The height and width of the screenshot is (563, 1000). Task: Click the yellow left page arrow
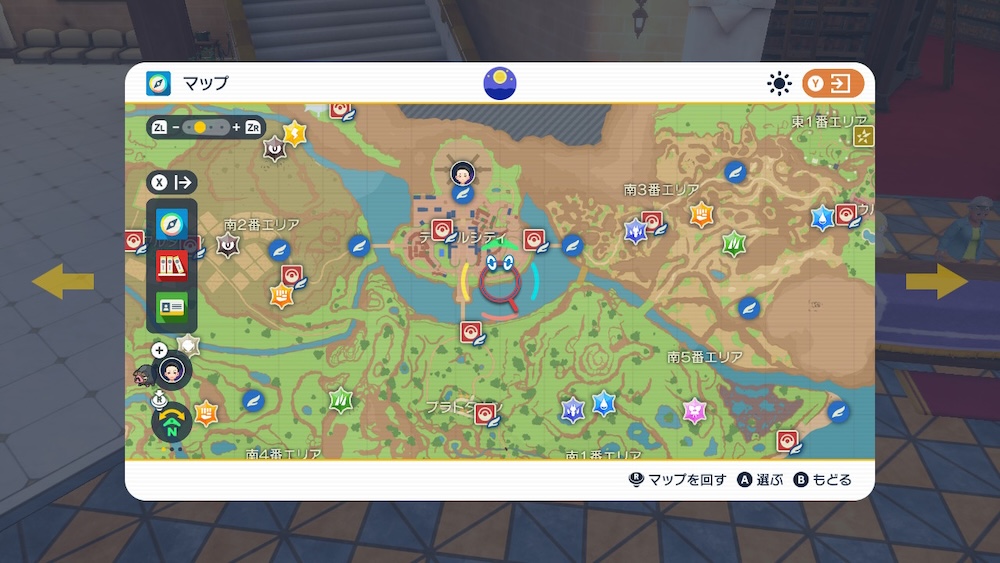(63, 282)
